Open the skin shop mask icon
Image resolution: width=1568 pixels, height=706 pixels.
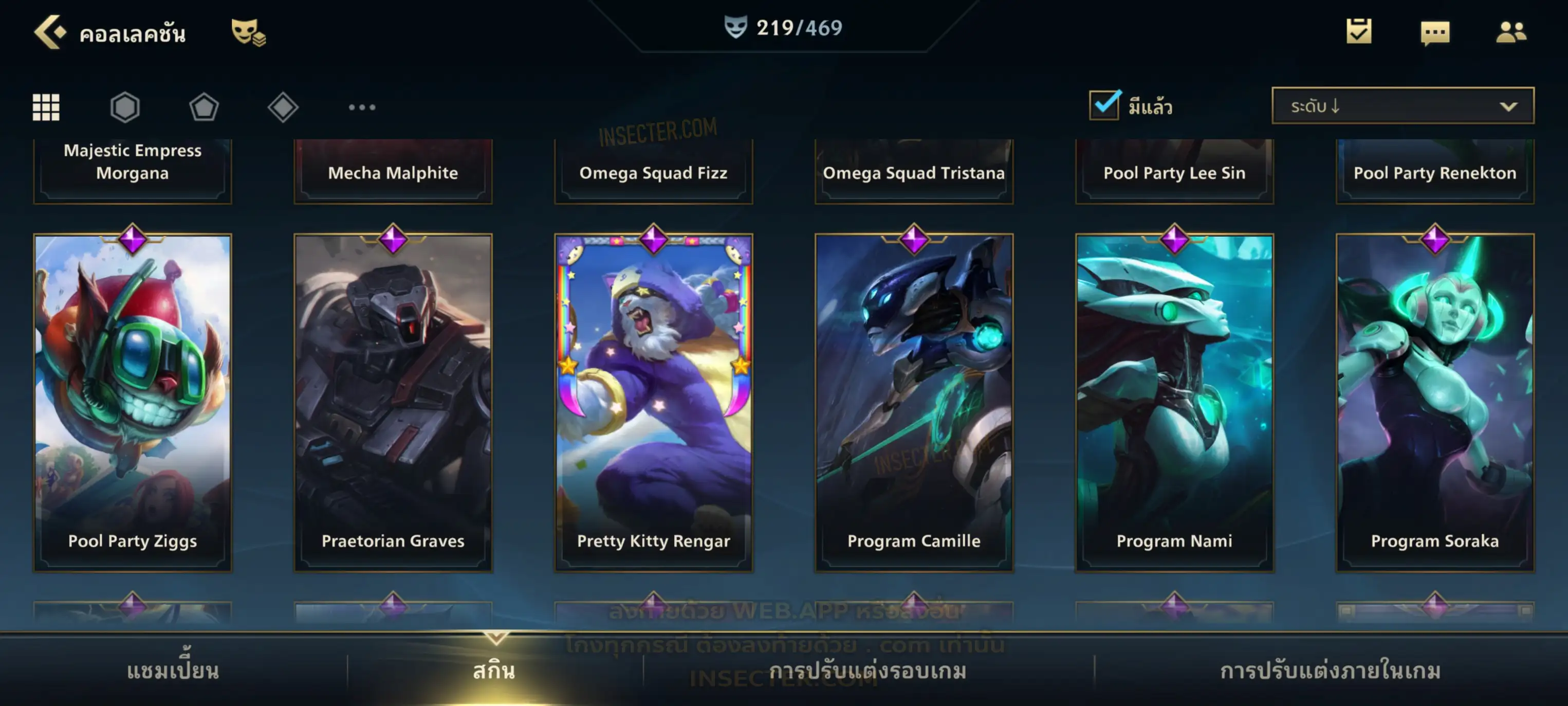coord(247,32)
